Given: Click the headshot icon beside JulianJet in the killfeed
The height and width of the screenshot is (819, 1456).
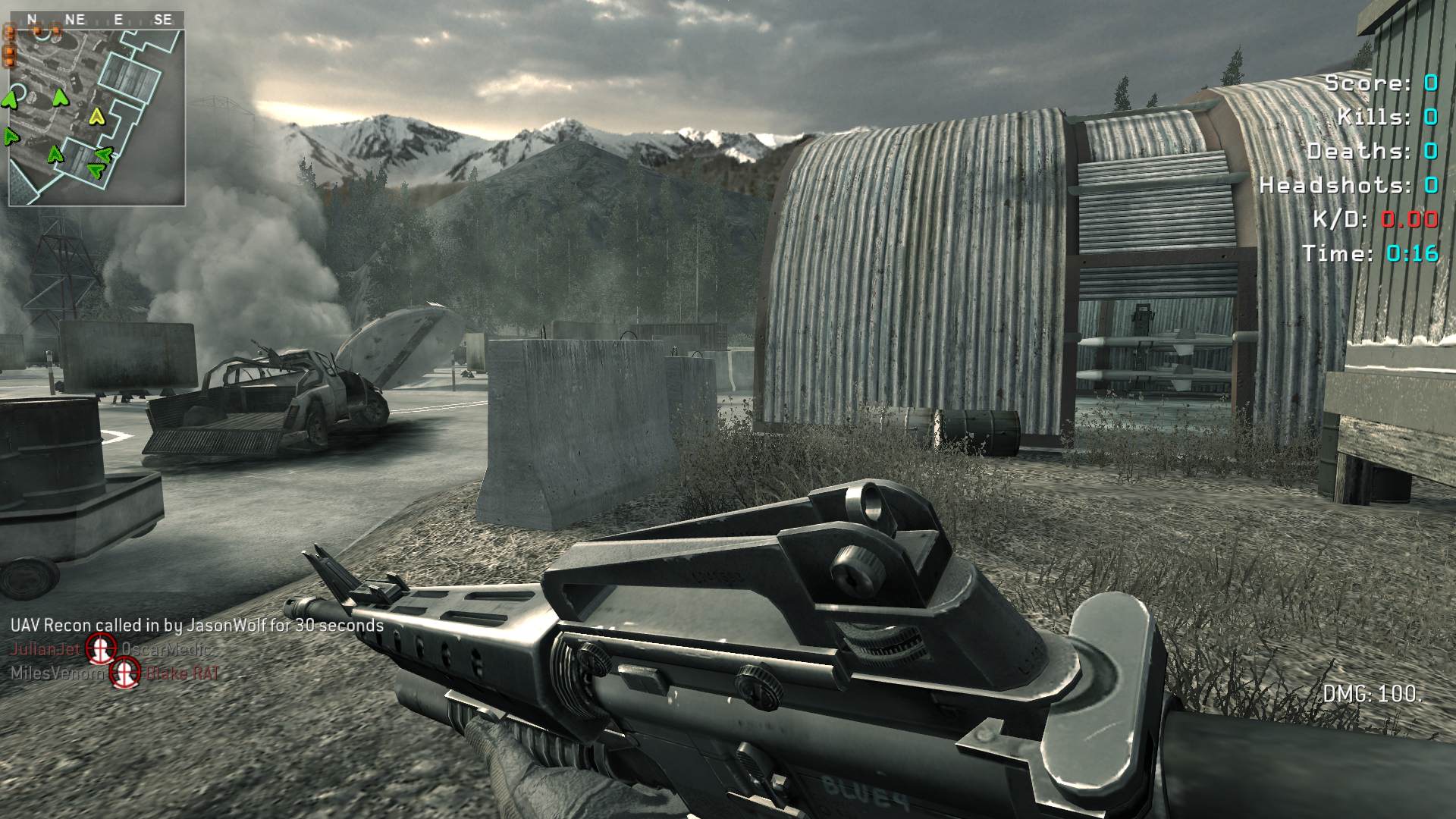Looking at the screenshot, I should coord(99,648).
